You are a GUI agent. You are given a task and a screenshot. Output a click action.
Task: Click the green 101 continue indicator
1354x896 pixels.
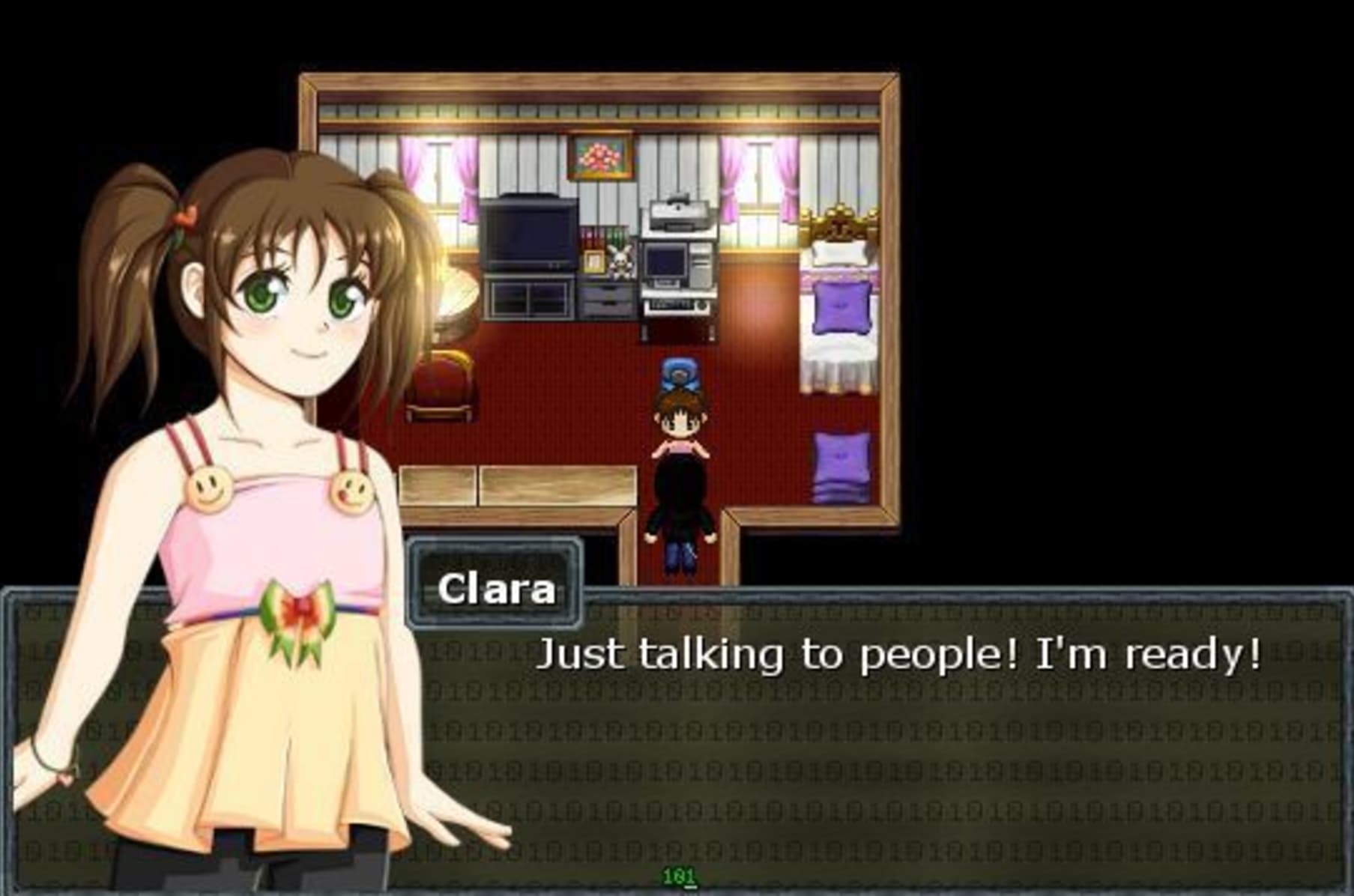(679, 876)
